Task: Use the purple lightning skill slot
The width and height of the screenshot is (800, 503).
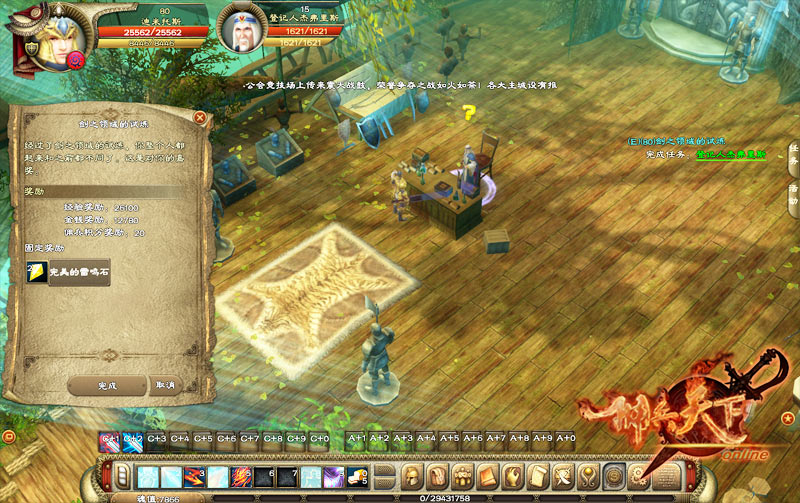Action: (x=333, y=477)
